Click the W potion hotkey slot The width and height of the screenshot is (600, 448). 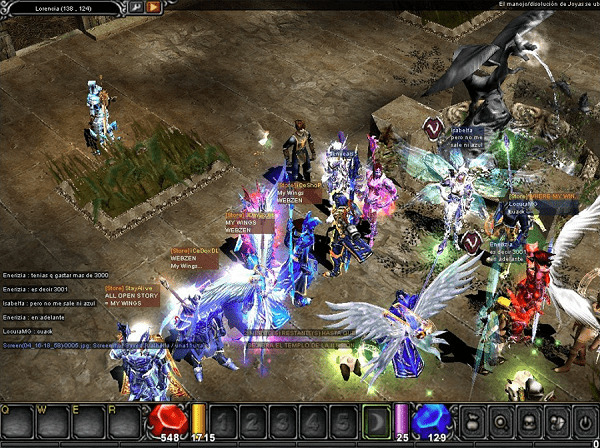[x=52, y=424]
